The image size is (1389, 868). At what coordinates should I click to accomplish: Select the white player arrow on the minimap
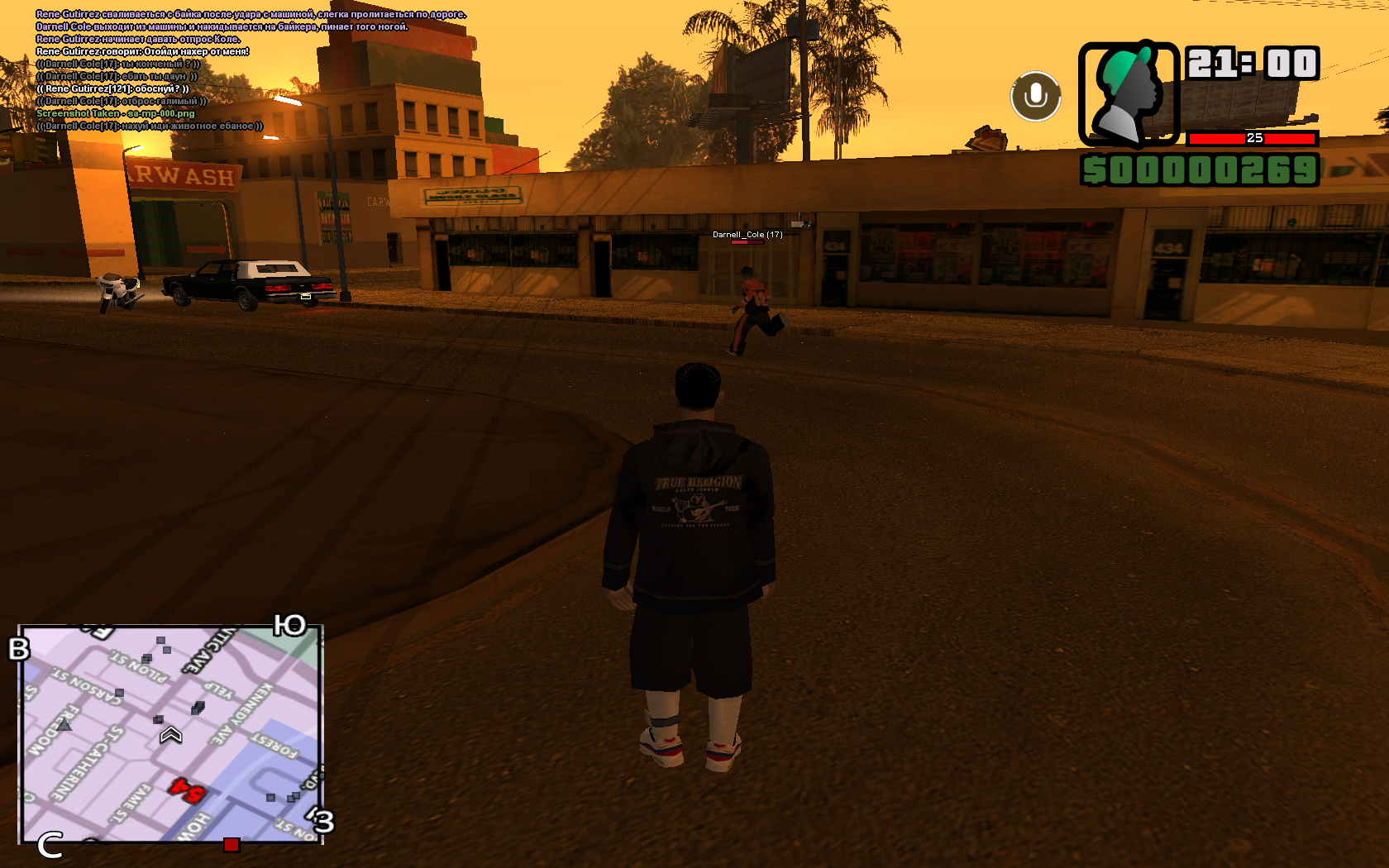170,734
